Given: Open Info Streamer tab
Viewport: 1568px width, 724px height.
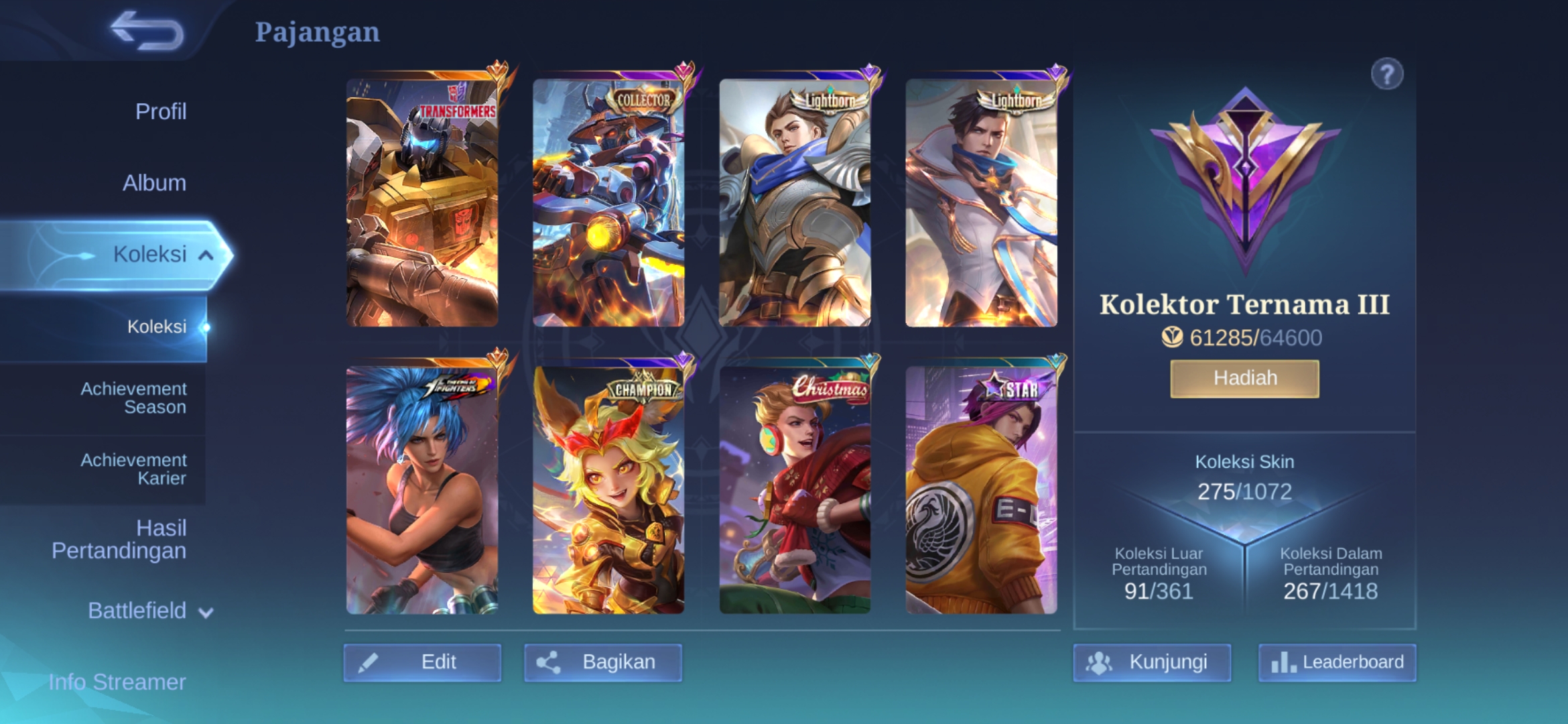Looking at the screenshot, I should (117, 682).
